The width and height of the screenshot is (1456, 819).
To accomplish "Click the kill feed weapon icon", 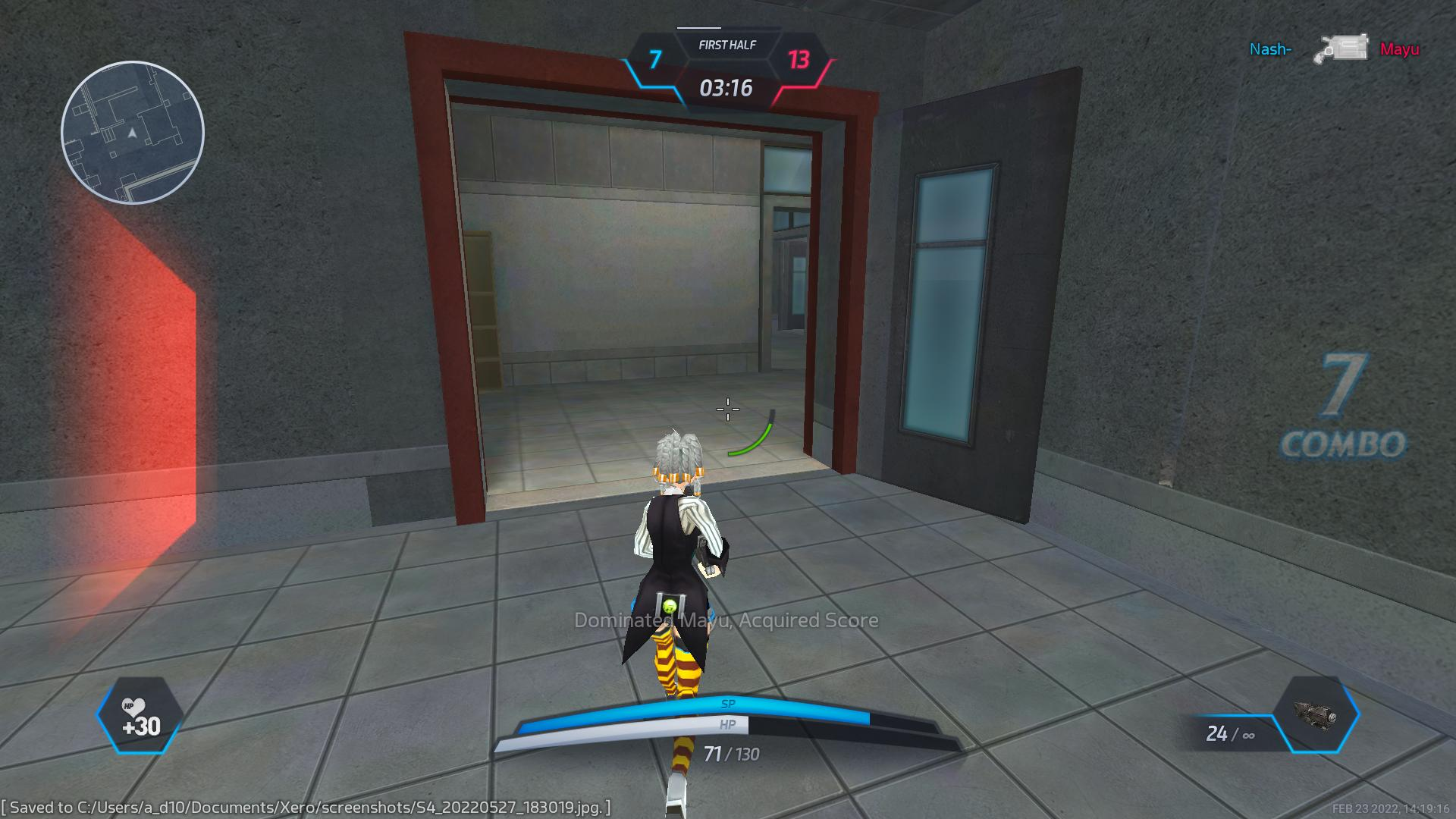I will click(x=1341, y=49).
